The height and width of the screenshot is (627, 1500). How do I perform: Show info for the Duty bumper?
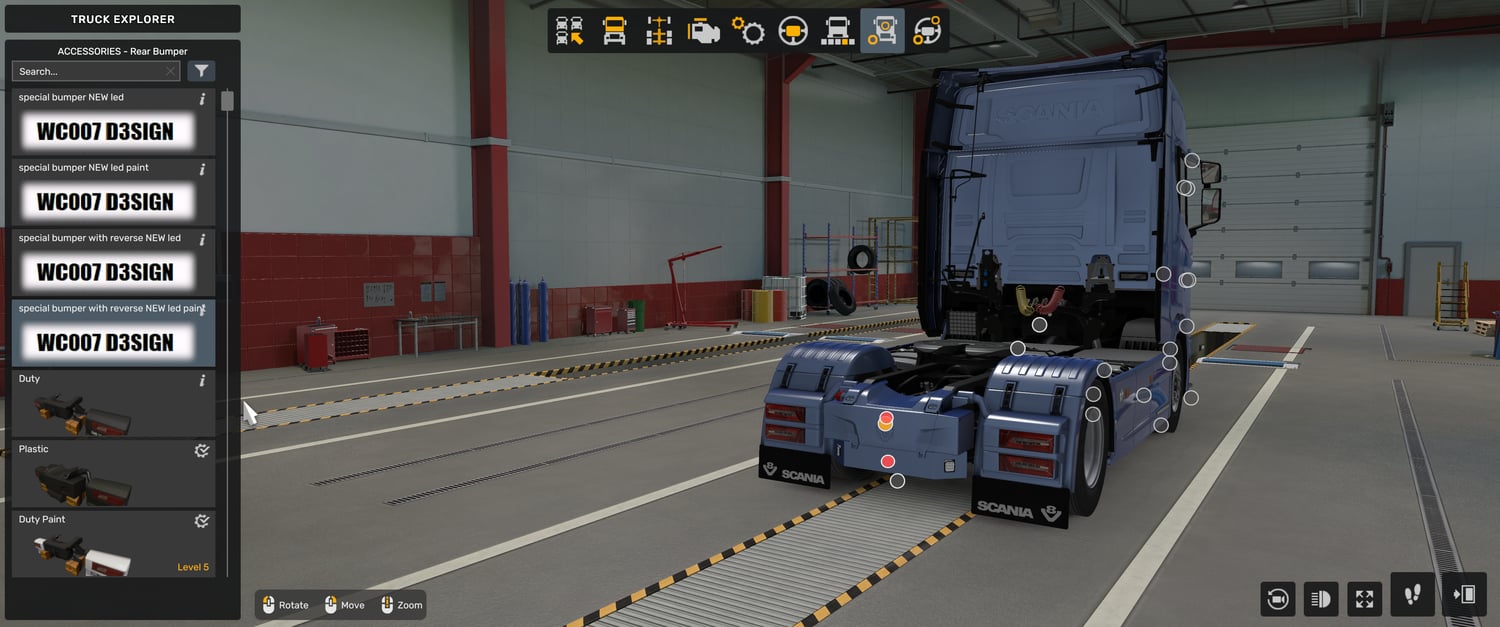(x=202, y=381)
